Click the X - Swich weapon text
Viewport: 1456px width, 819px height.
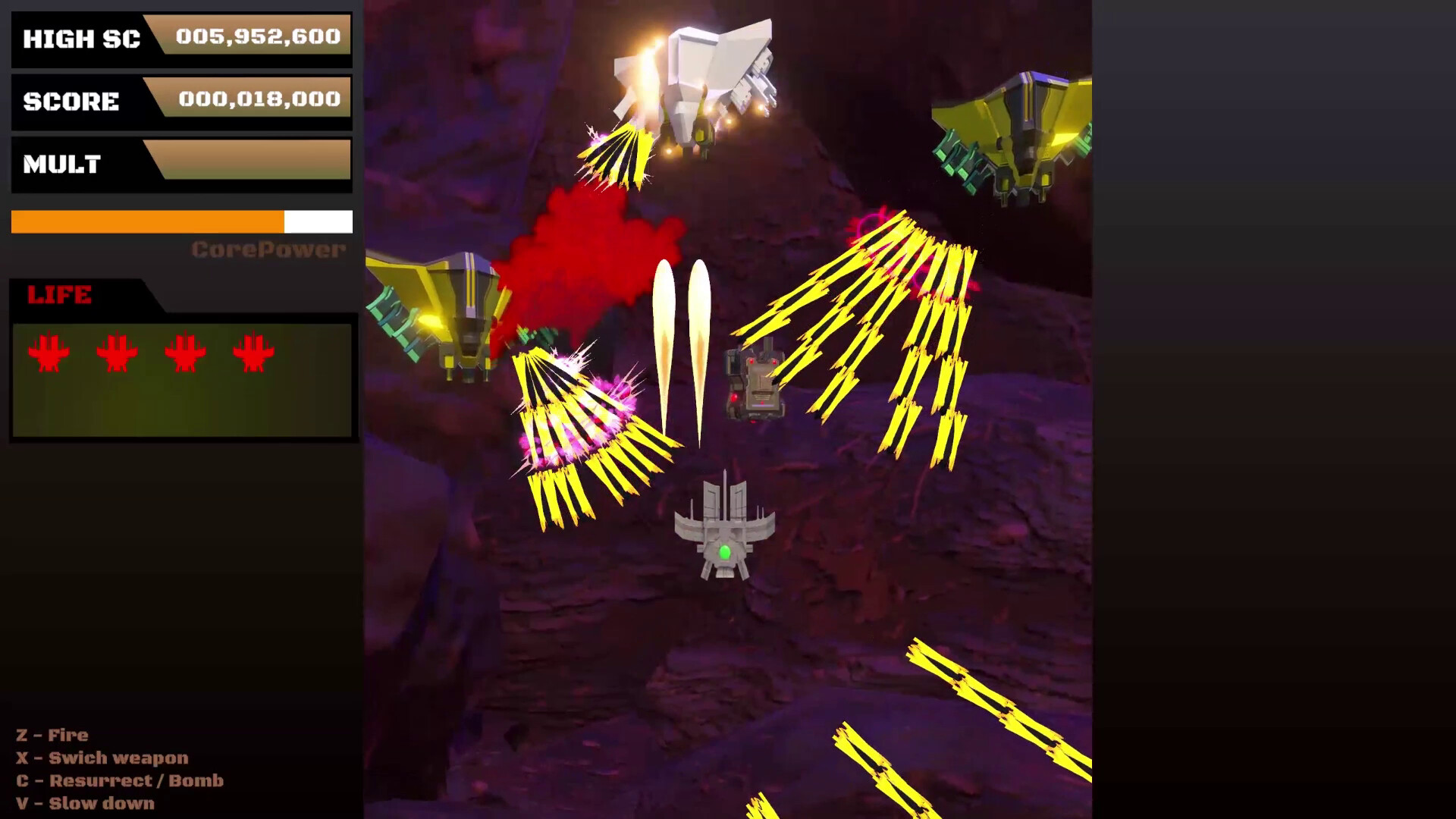(102, 758)
